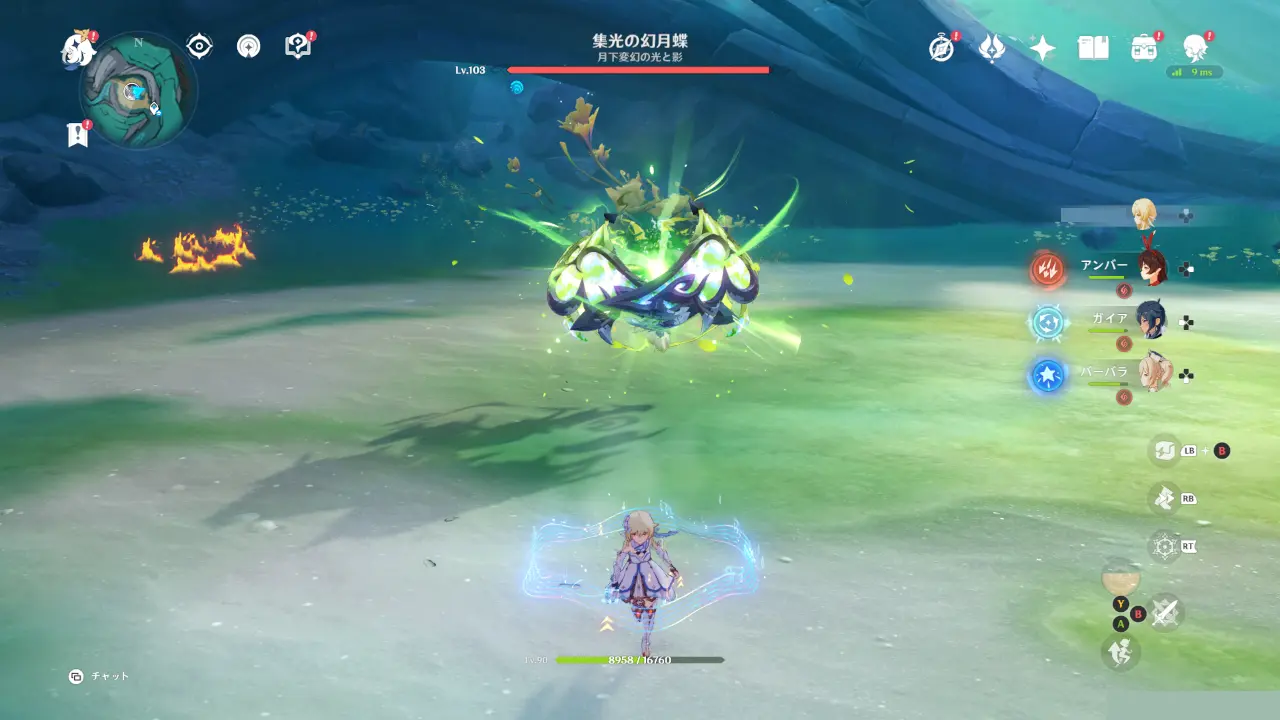Activate the eye-shaped Elemental Sight icon
Image resolution: width=1280 pixels, height=720 pixels.
199,46
